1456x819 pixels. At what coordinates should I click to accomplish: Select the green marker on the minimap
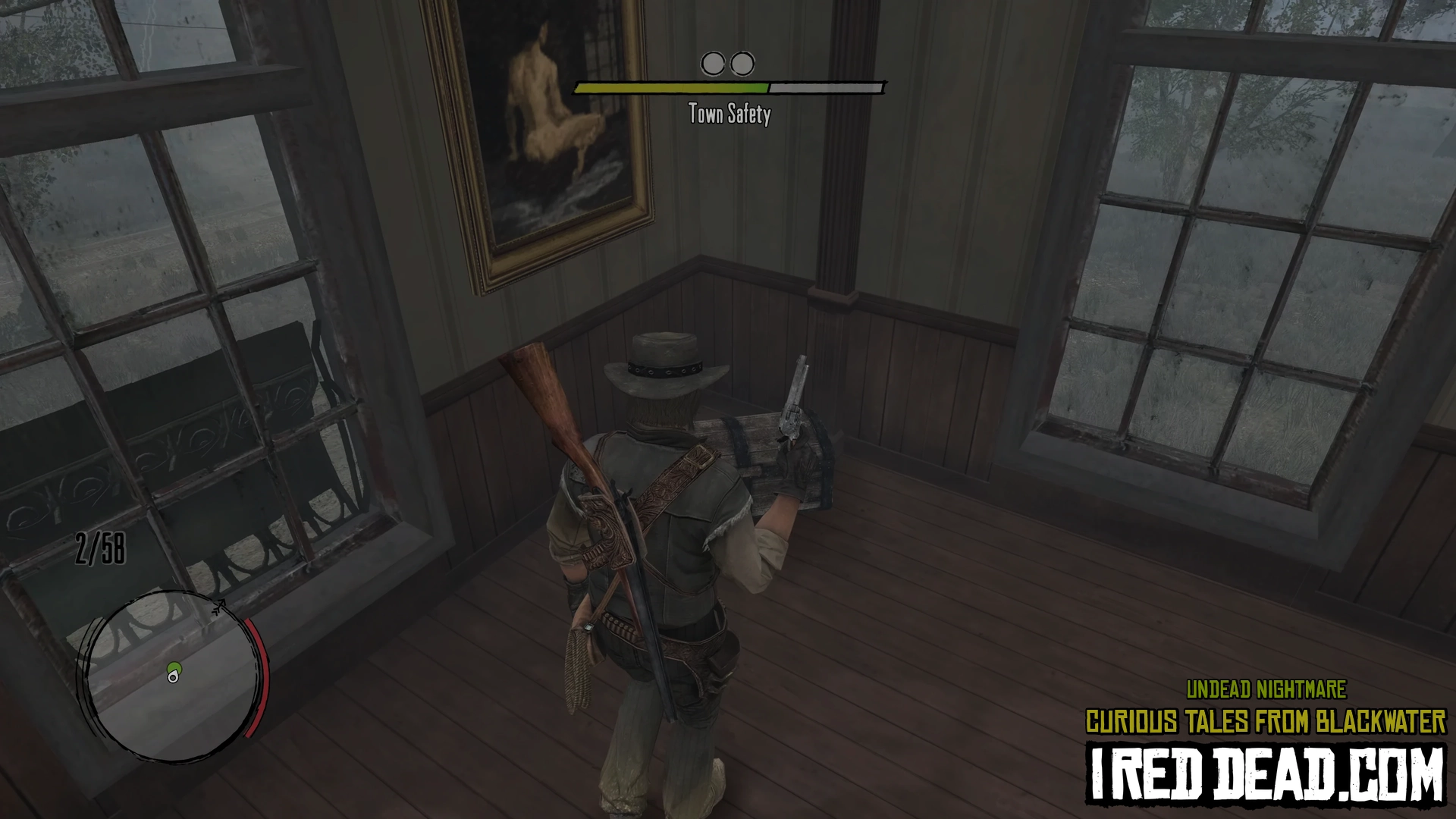coord(174,670)
